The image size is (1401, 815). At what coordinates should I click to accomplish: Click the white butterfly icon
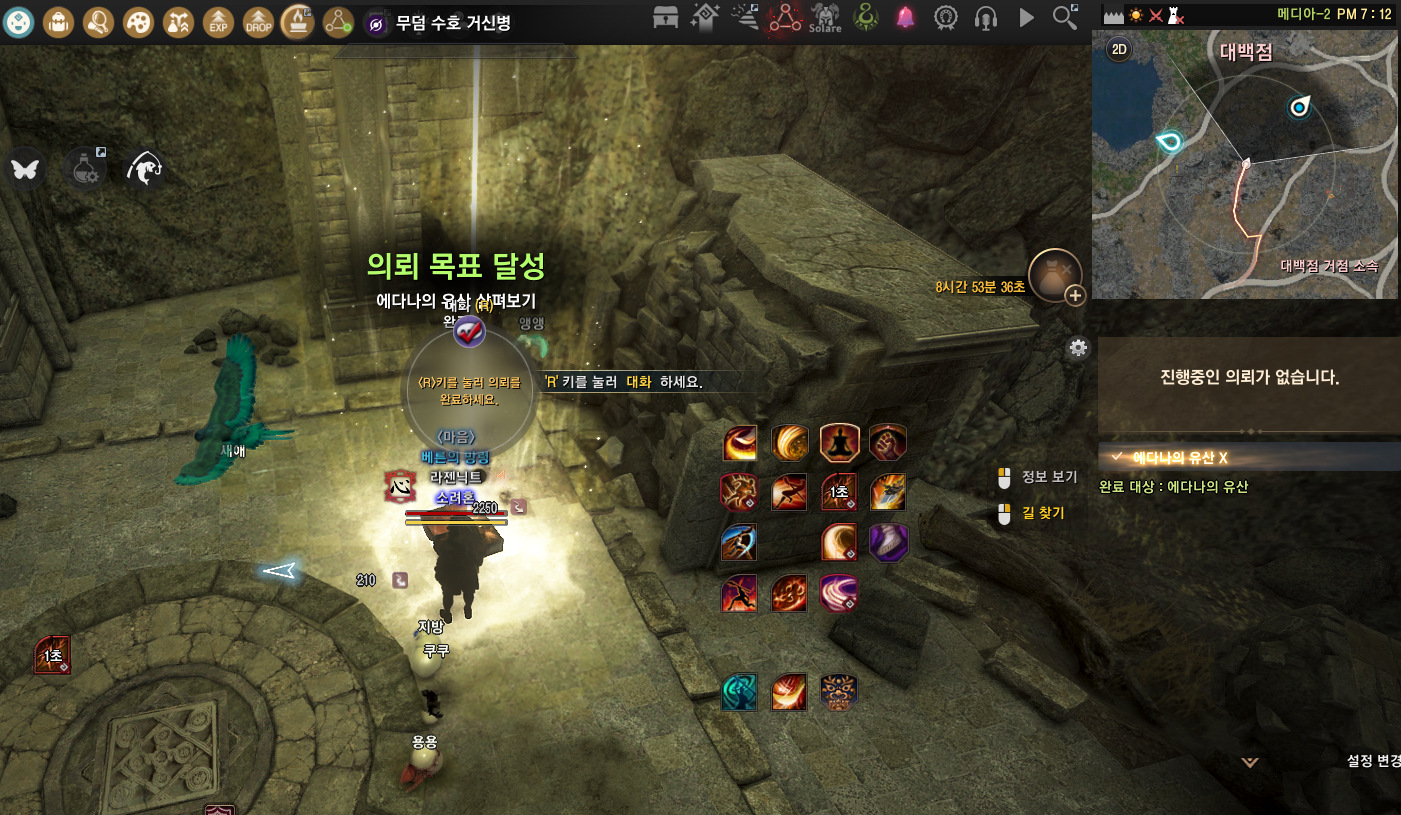23,168
